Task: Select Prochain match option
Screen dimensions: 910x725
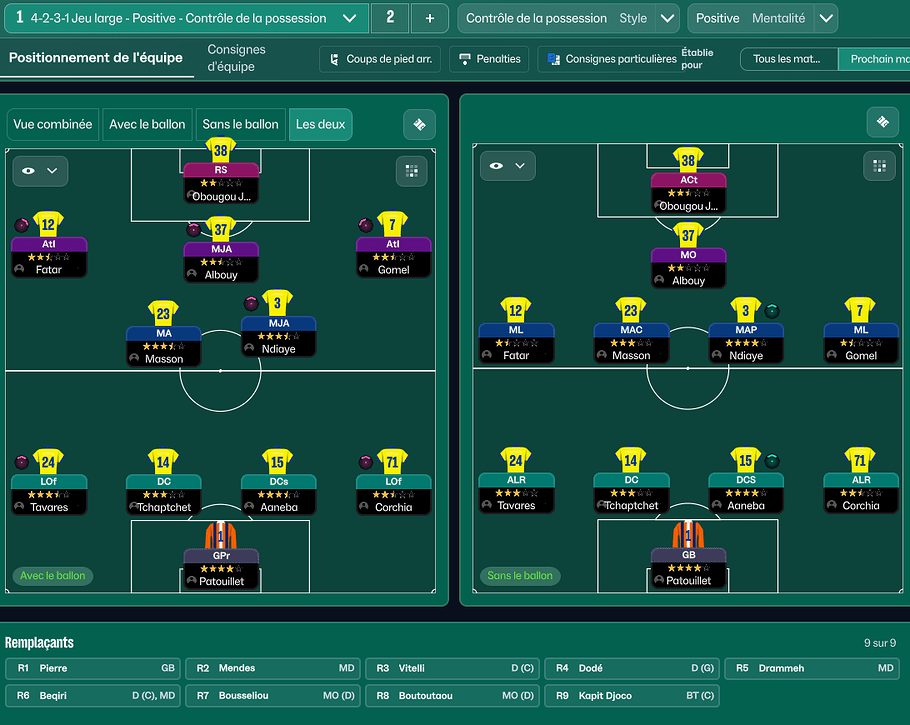Action: (875, 59)
